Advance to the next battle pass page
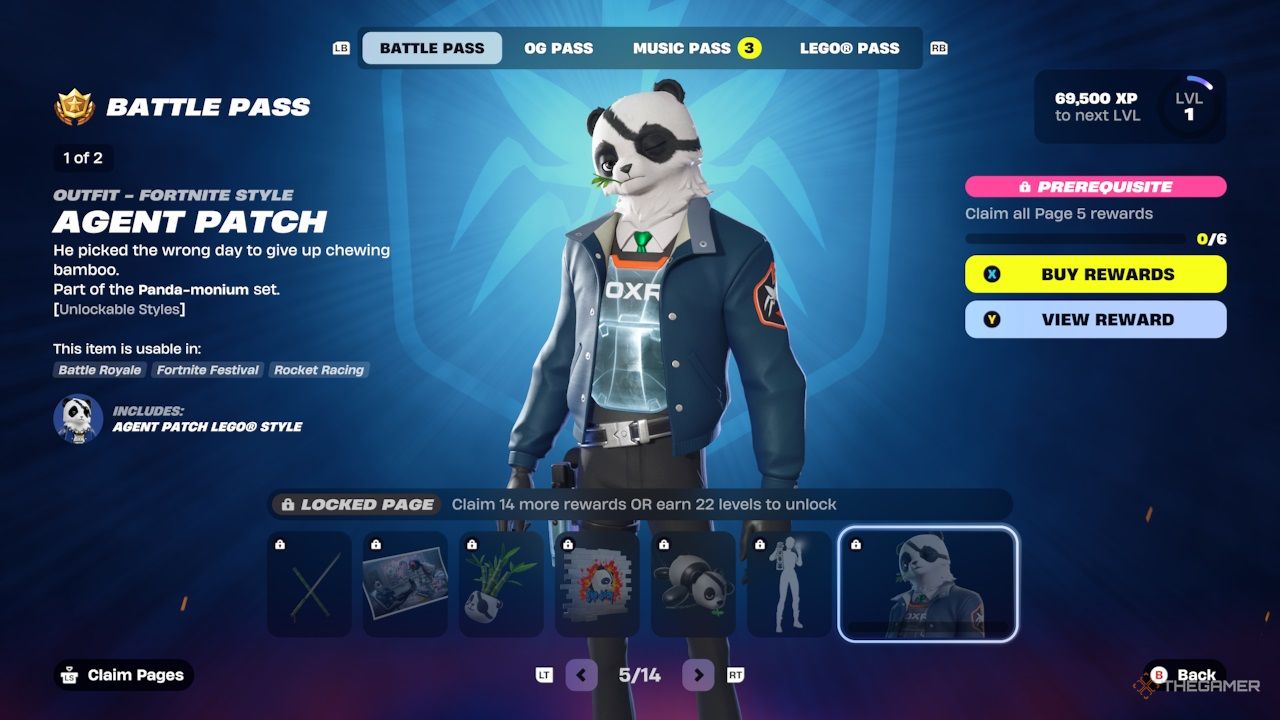 (698, 675)
